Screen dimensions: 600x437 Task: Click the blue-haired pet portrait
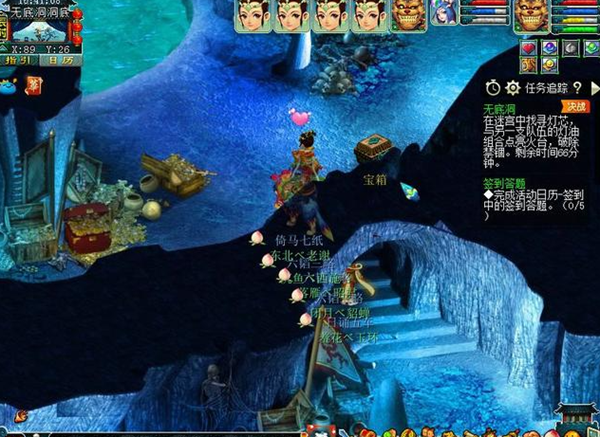(x=441, y=15)
